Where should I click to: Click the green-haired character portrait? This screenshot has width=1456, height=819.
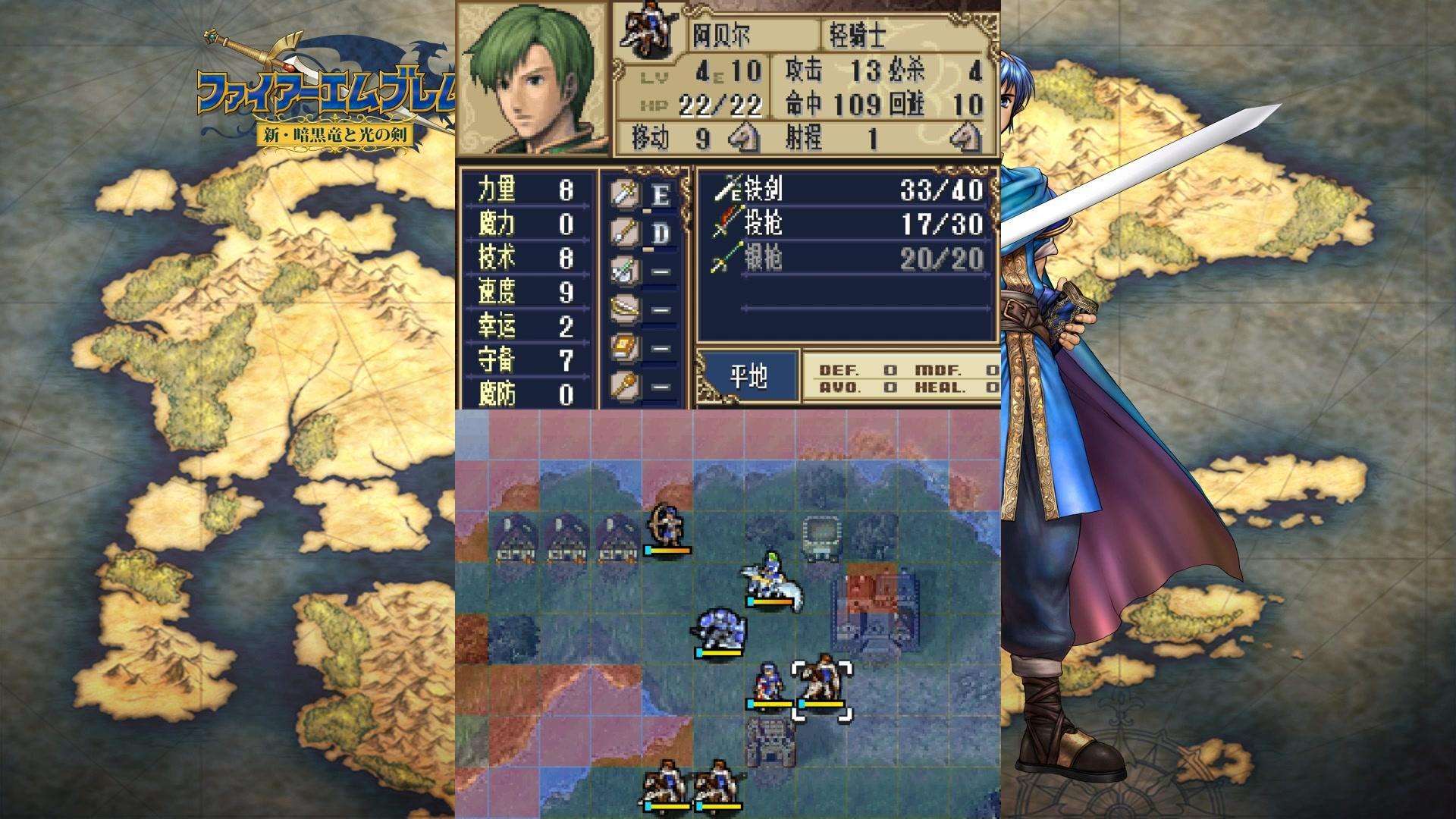coord(533,79)
